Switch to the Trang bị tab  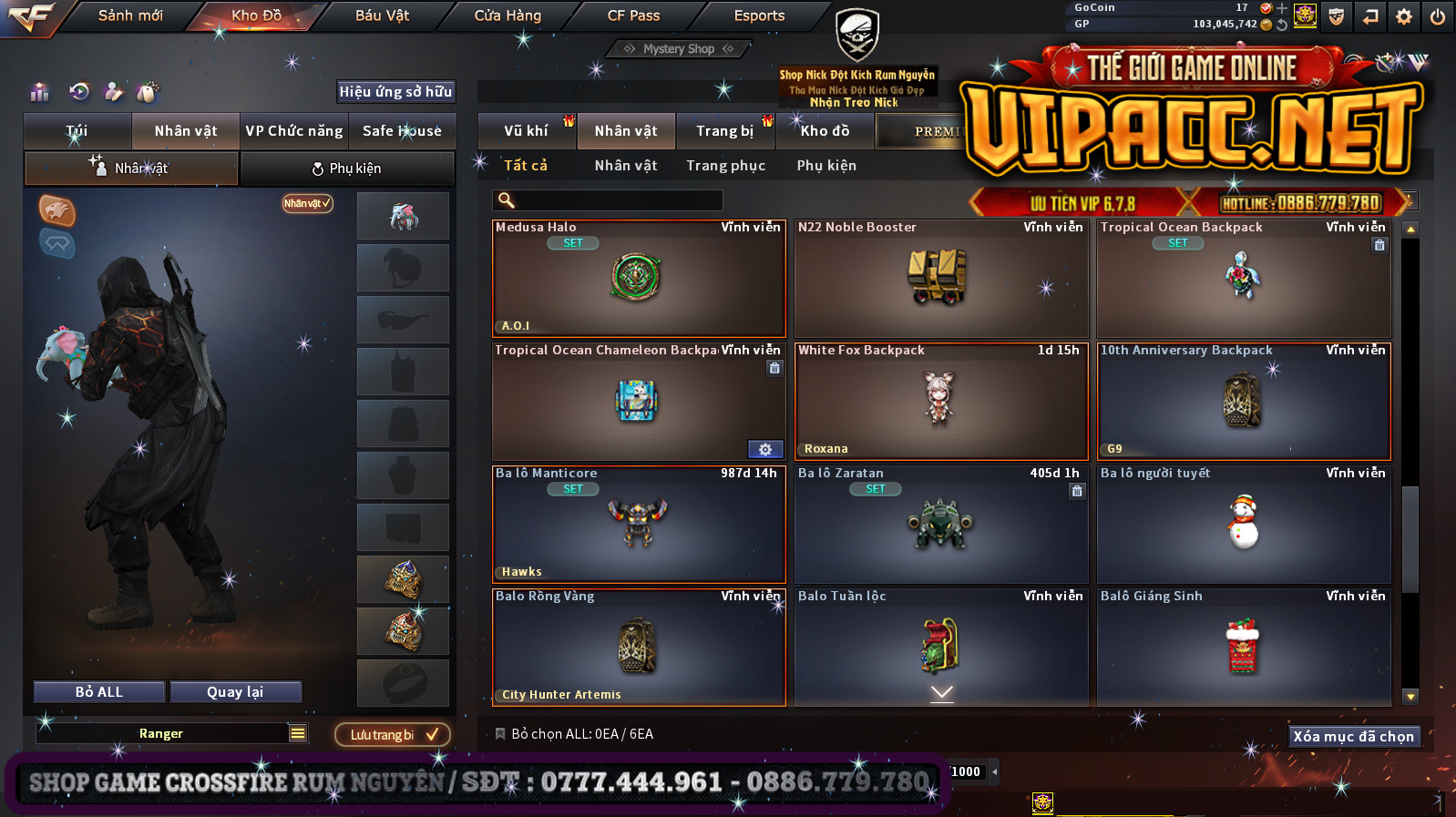[725, 131]
